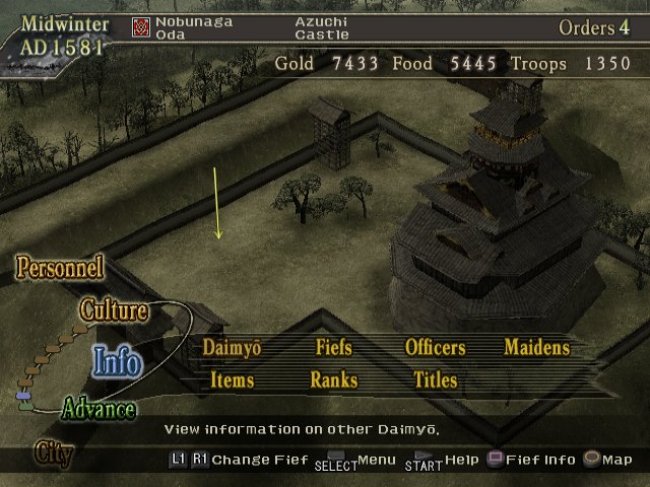Choose the Titles info option
650x487 pixels.
point(435,380)
